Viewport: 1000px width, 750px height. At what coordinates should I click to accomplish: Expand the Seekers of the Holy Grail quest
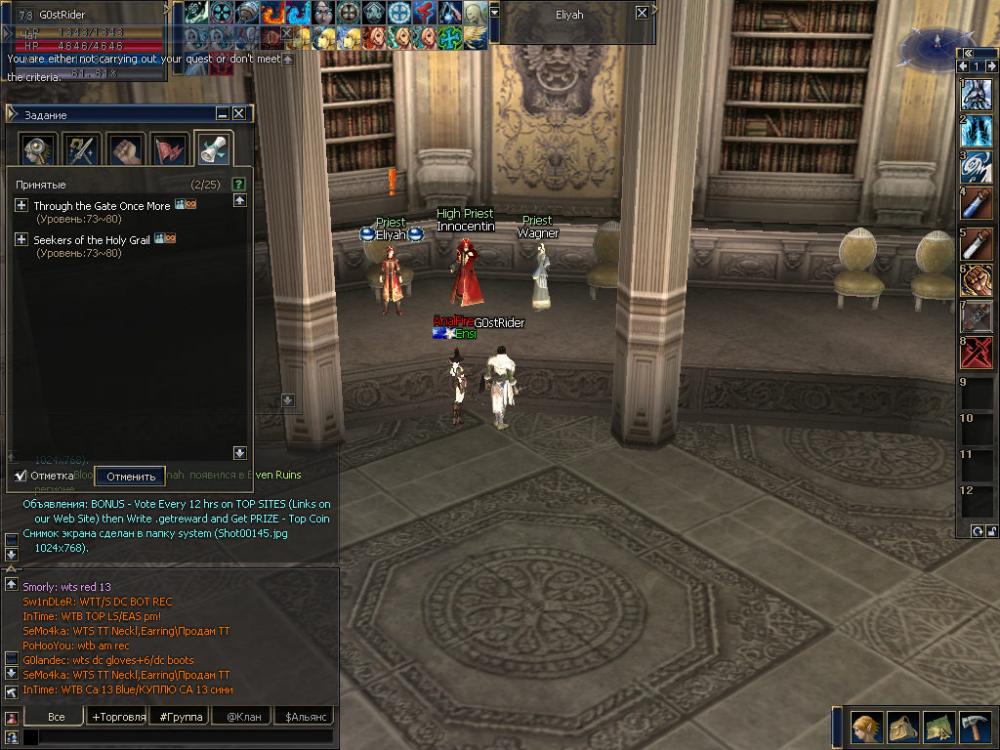click(x=21, y=240)
